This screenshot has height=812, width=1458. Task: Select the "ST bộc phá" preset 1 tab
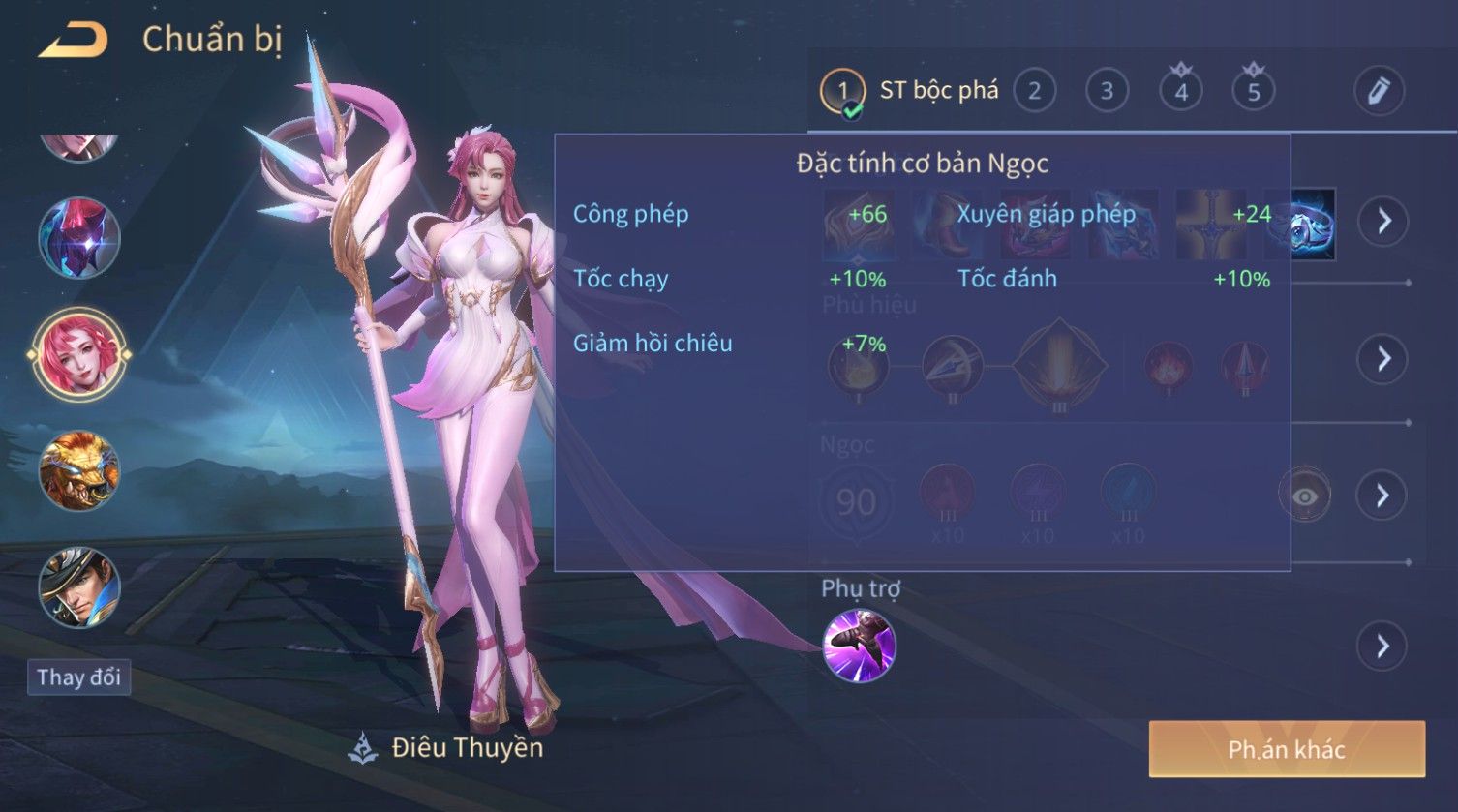(x=910, y=91)
